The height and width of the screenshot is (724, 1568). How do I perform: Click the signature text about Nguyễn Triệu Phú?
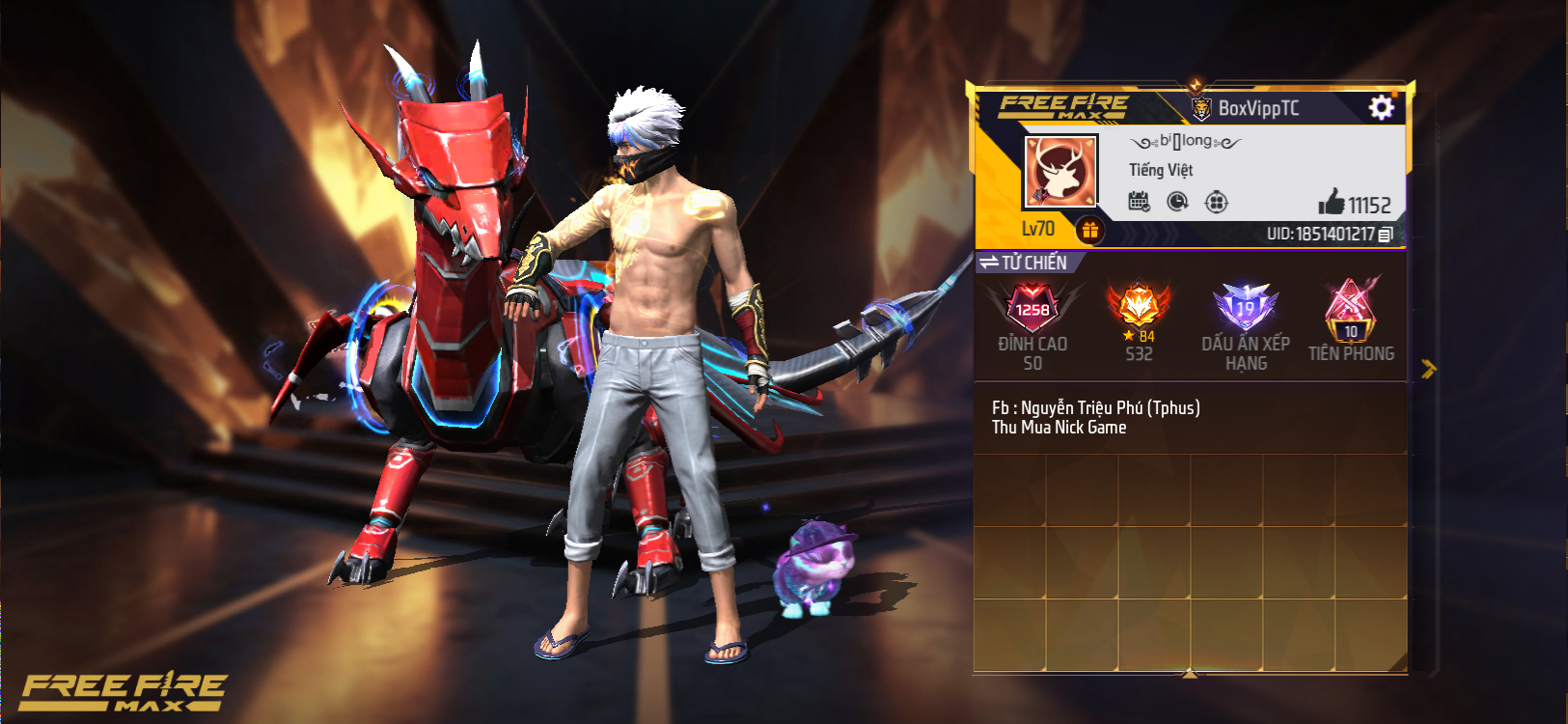[1095, 417]
